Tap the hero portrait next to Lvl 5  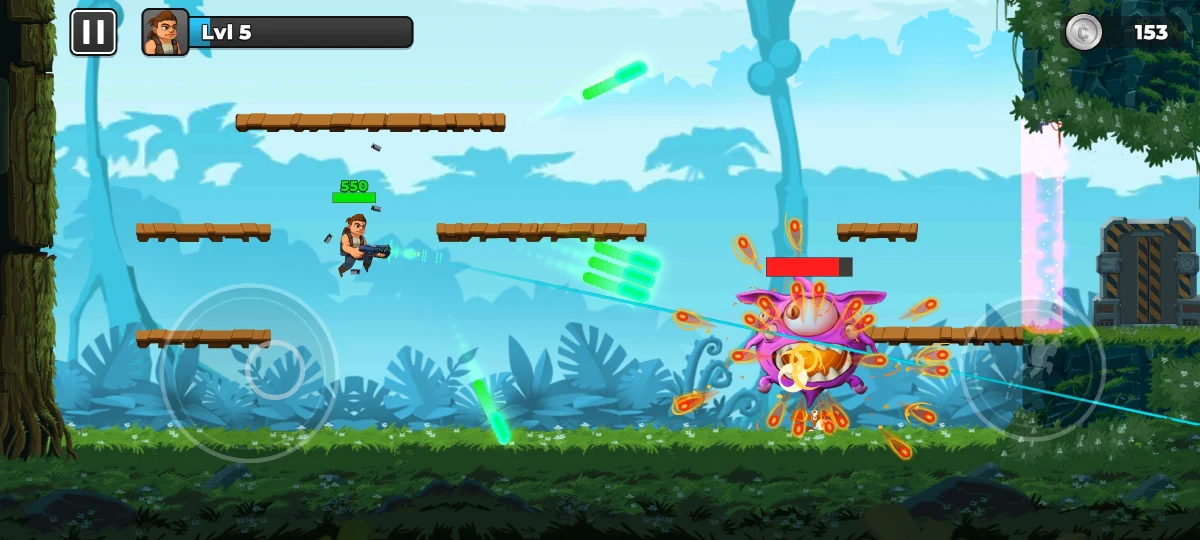tap(165, 32)
